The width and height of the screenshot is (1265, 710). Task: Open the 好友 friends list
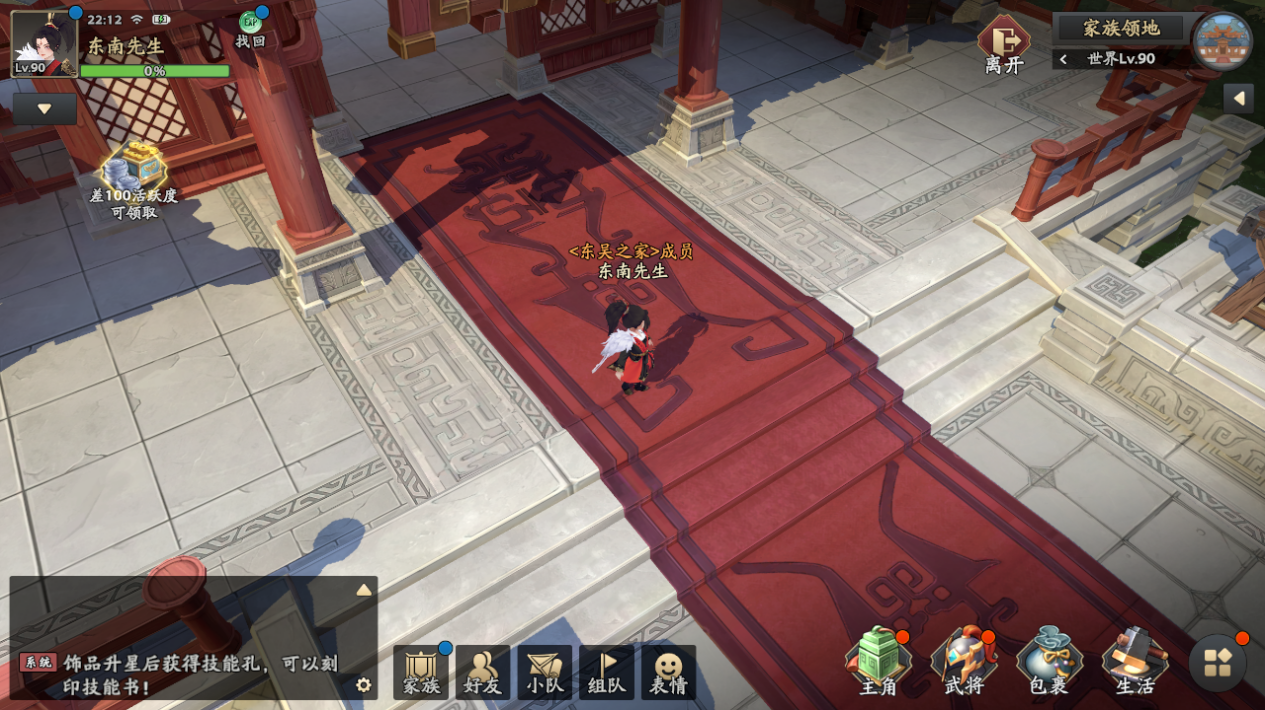[483, 672]
